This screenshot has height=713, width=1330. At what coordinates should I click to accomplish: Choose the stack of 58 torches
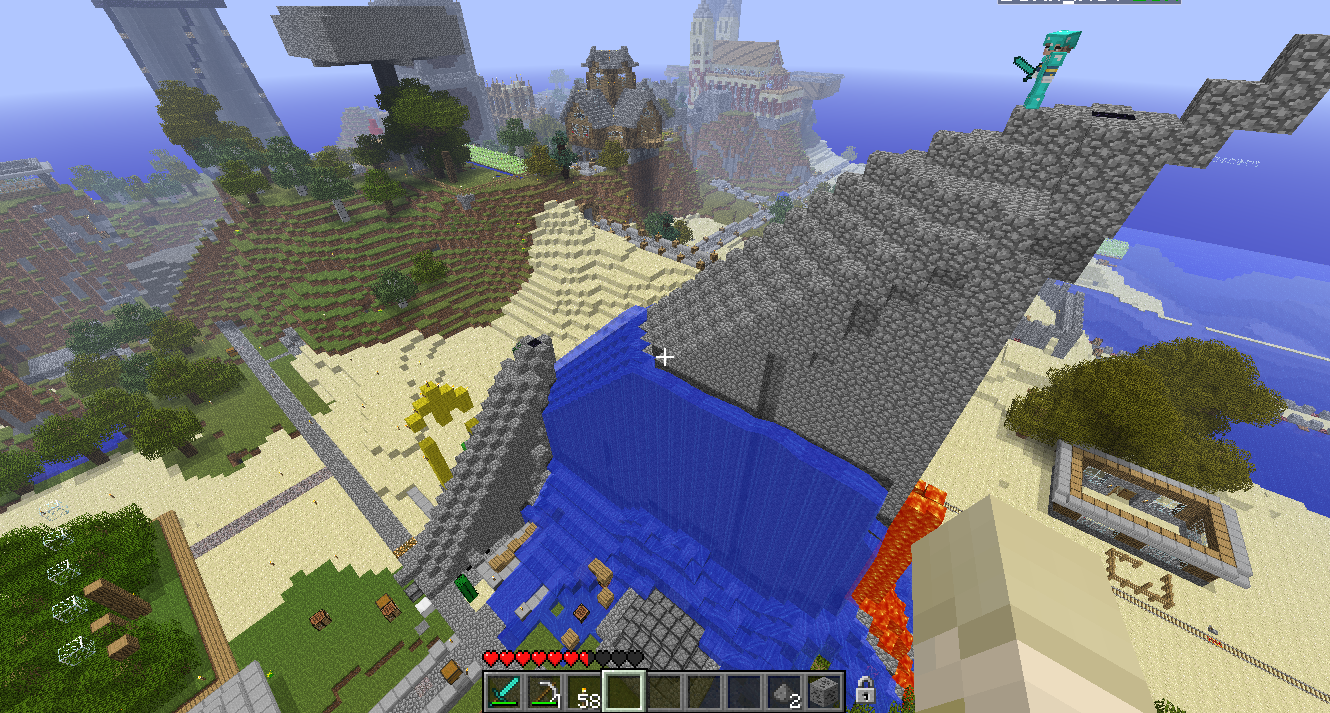click(x=585, y=692)
